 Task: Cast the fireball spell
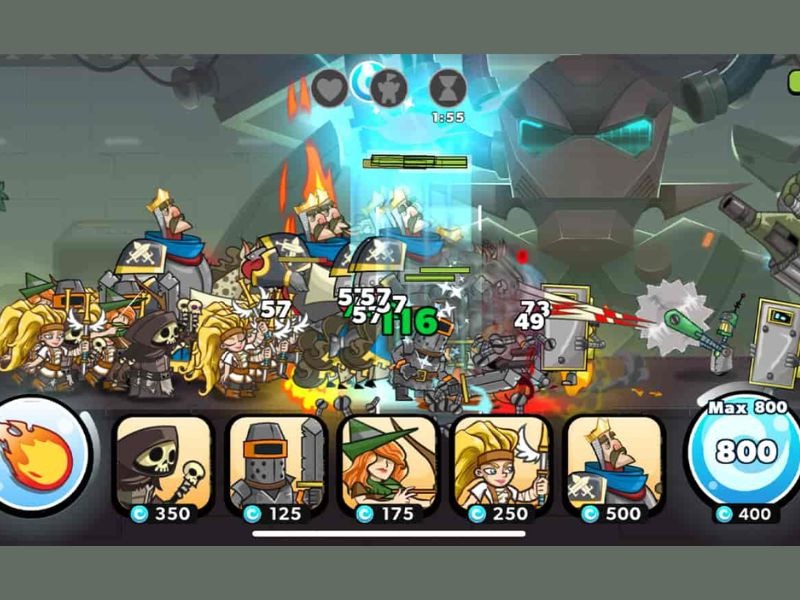click(40, 455)
